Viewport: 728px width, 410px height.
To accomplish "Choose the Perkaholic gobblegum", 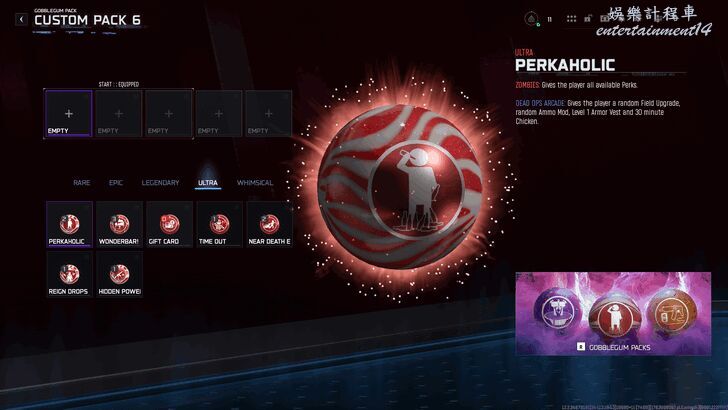I will tap(69, 224).
